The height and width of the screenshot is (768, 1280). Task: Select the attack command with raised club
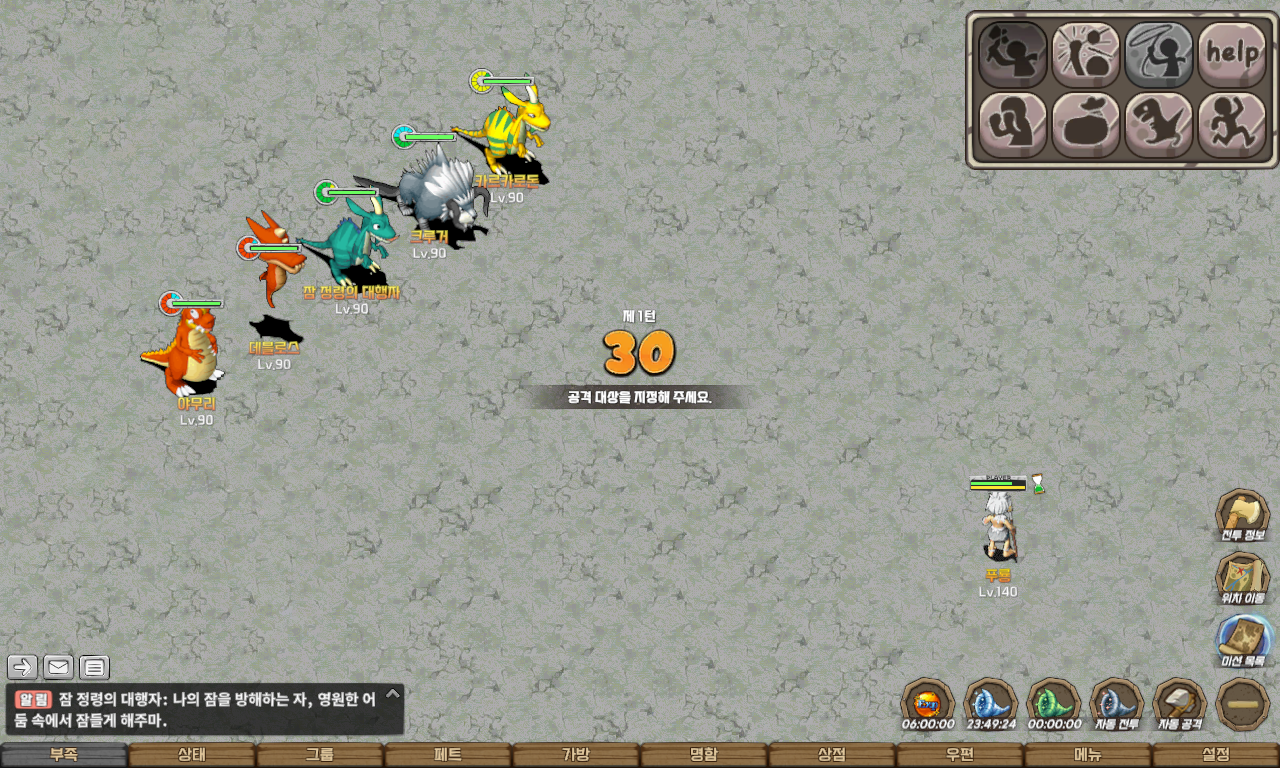1012,54
